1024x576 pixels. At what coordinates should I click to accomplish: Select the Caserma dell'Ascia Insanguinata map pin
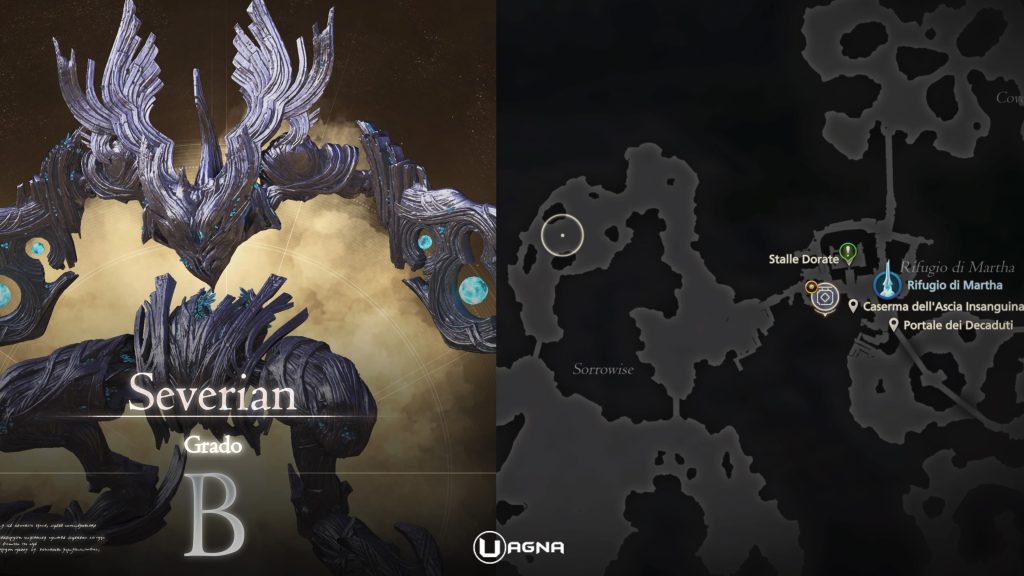[853, 306]
